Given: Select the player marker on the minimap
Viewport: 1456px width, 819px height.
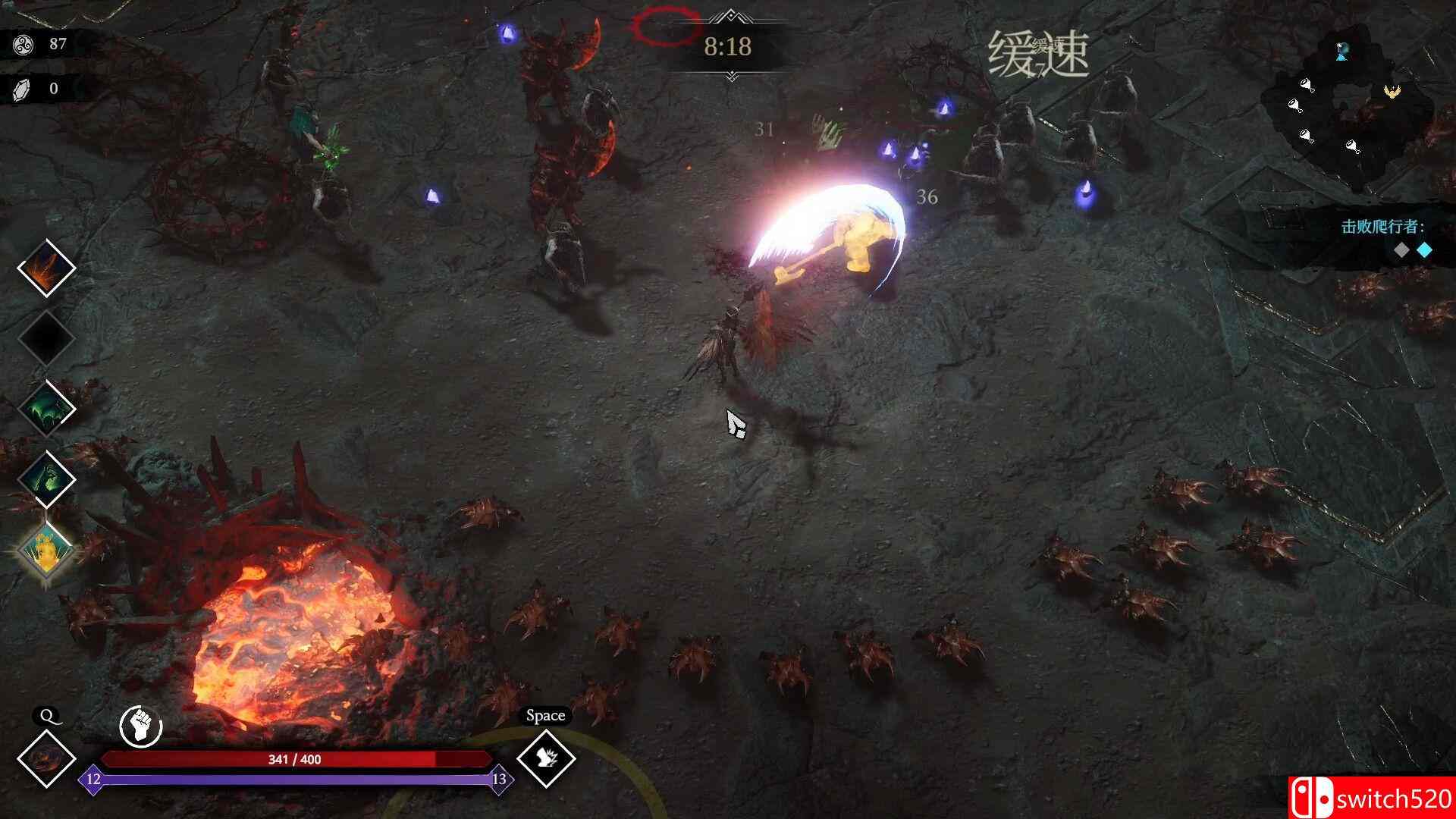Looking at the screenshot, I should click(x=1341, y=52).
